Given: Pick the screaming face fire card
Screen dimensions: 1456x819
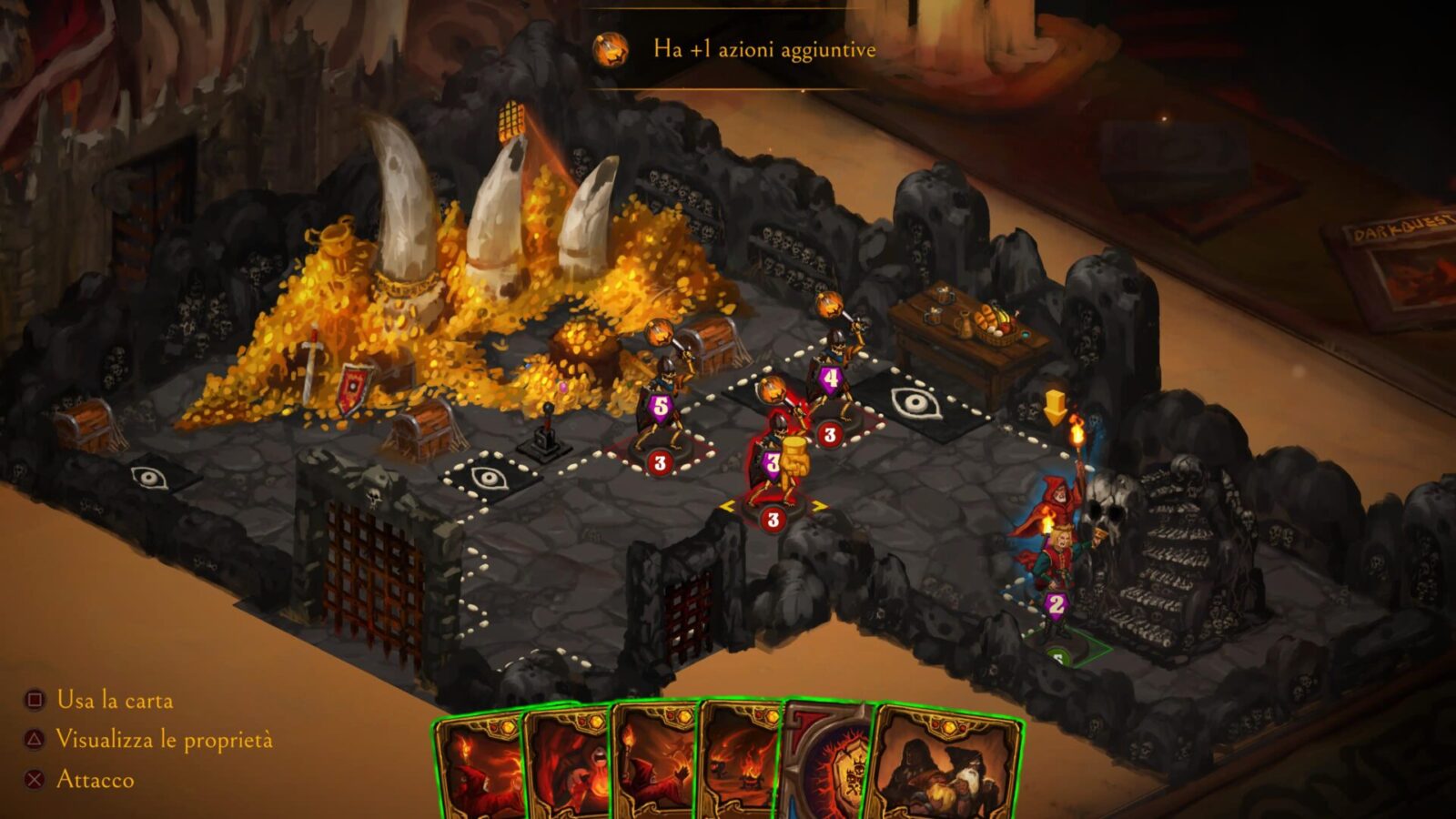Looking at the screenshot, I should 569,767.
